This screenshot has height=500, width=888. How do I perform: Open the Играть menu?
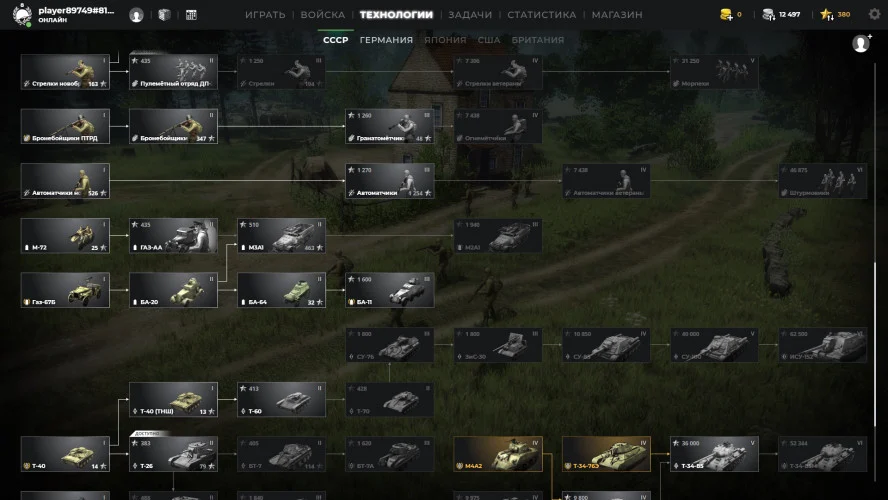tap(265, 15)
